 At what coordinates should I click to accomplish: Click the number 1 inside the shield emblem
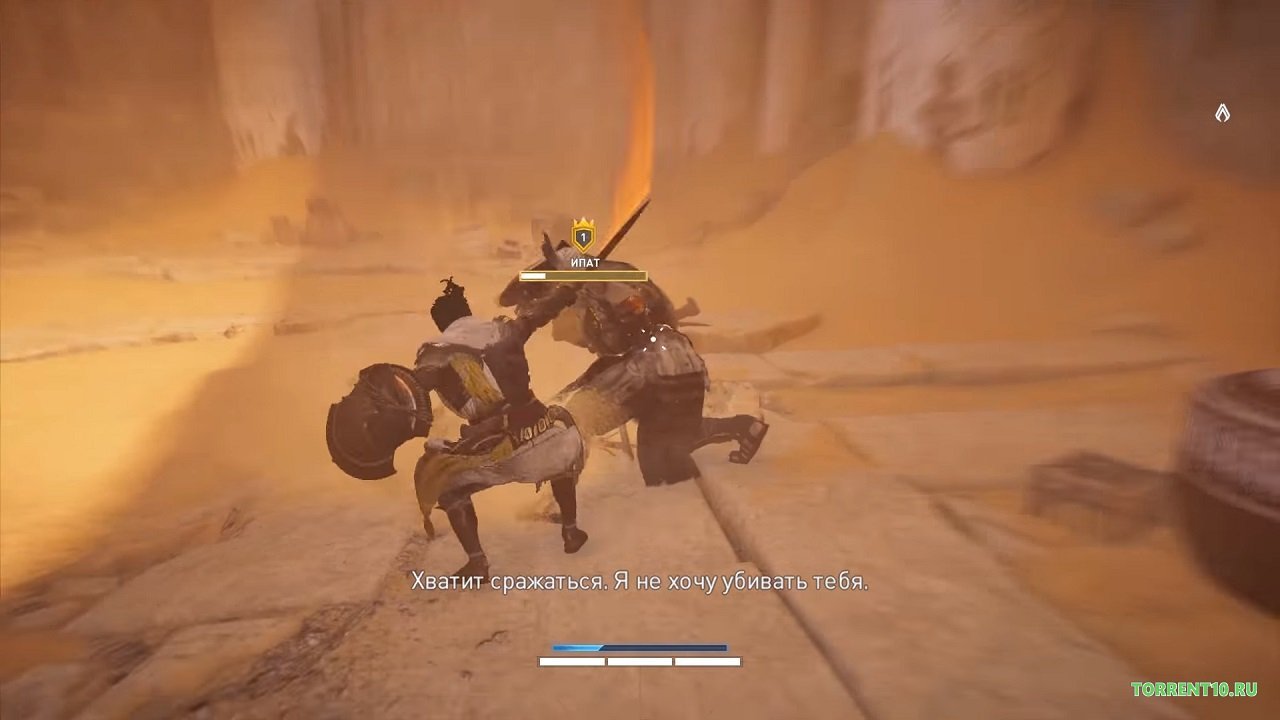coord(582,237)
